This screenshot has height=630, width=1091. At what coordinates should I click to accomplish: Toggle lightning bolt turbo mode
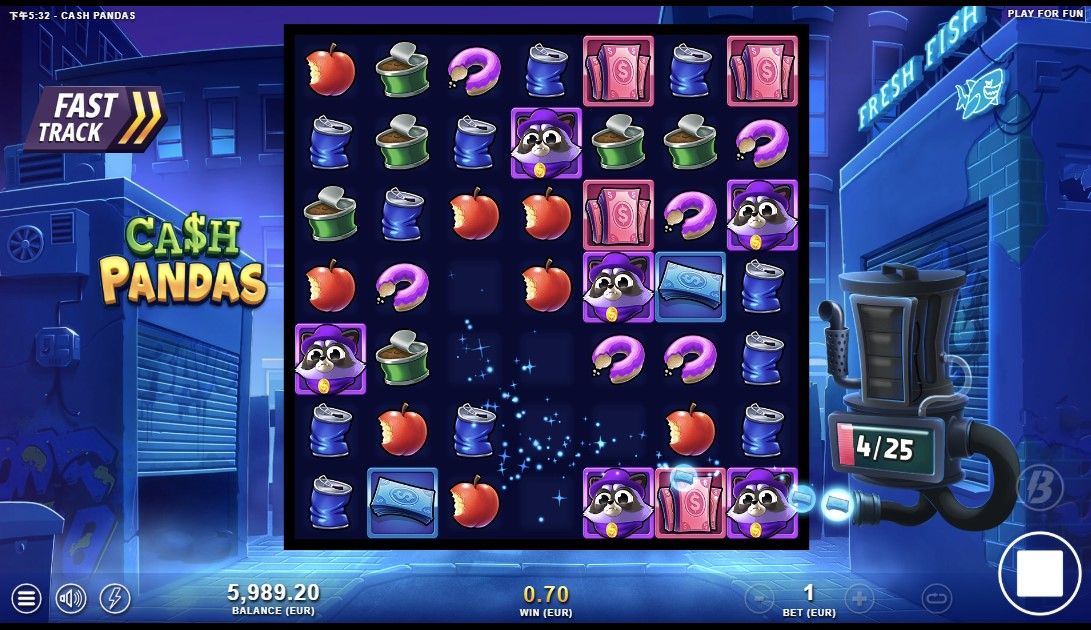tap(115, 599)
